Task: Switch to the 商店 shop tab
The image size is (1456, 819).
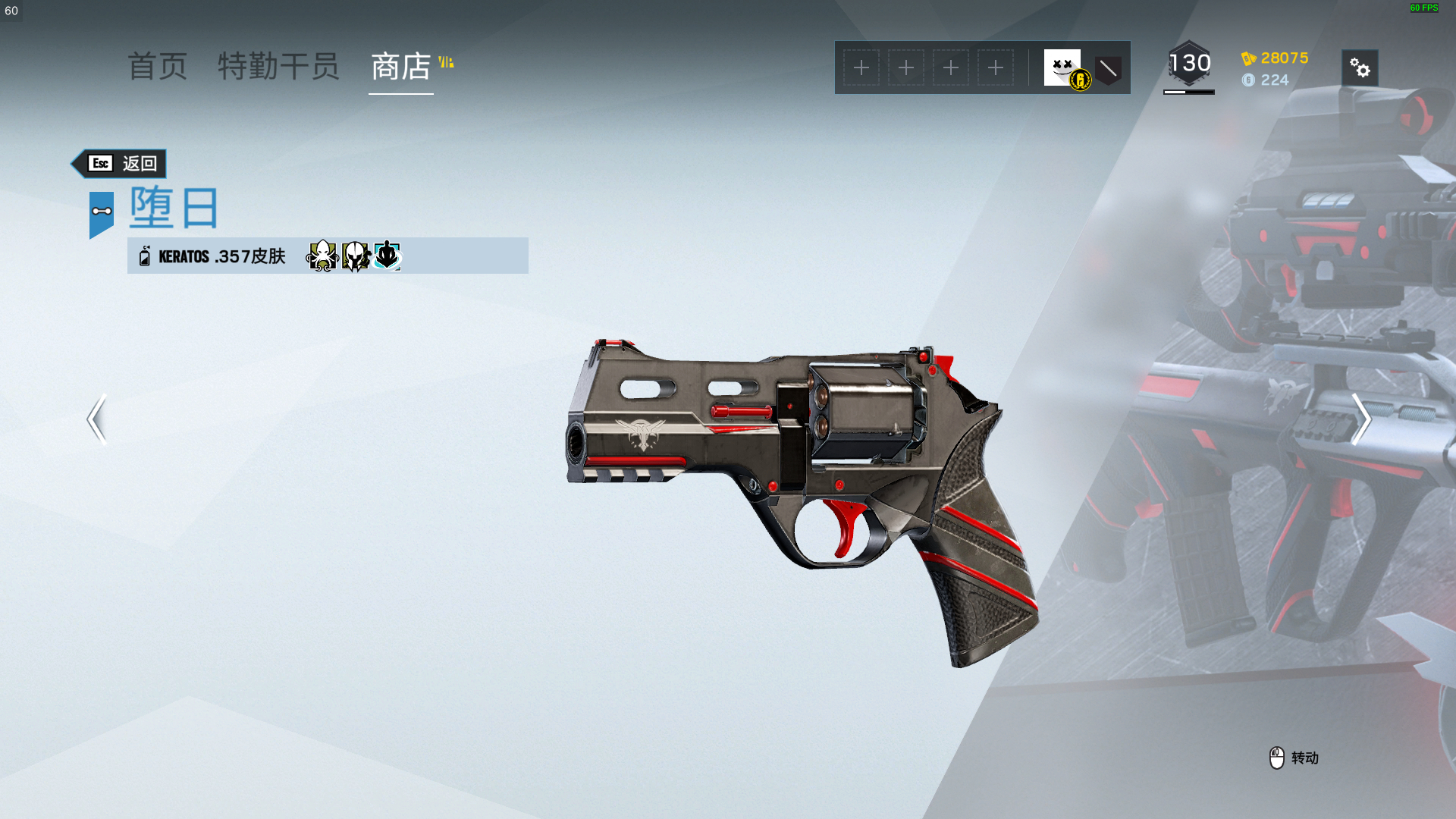Action: 401,67
